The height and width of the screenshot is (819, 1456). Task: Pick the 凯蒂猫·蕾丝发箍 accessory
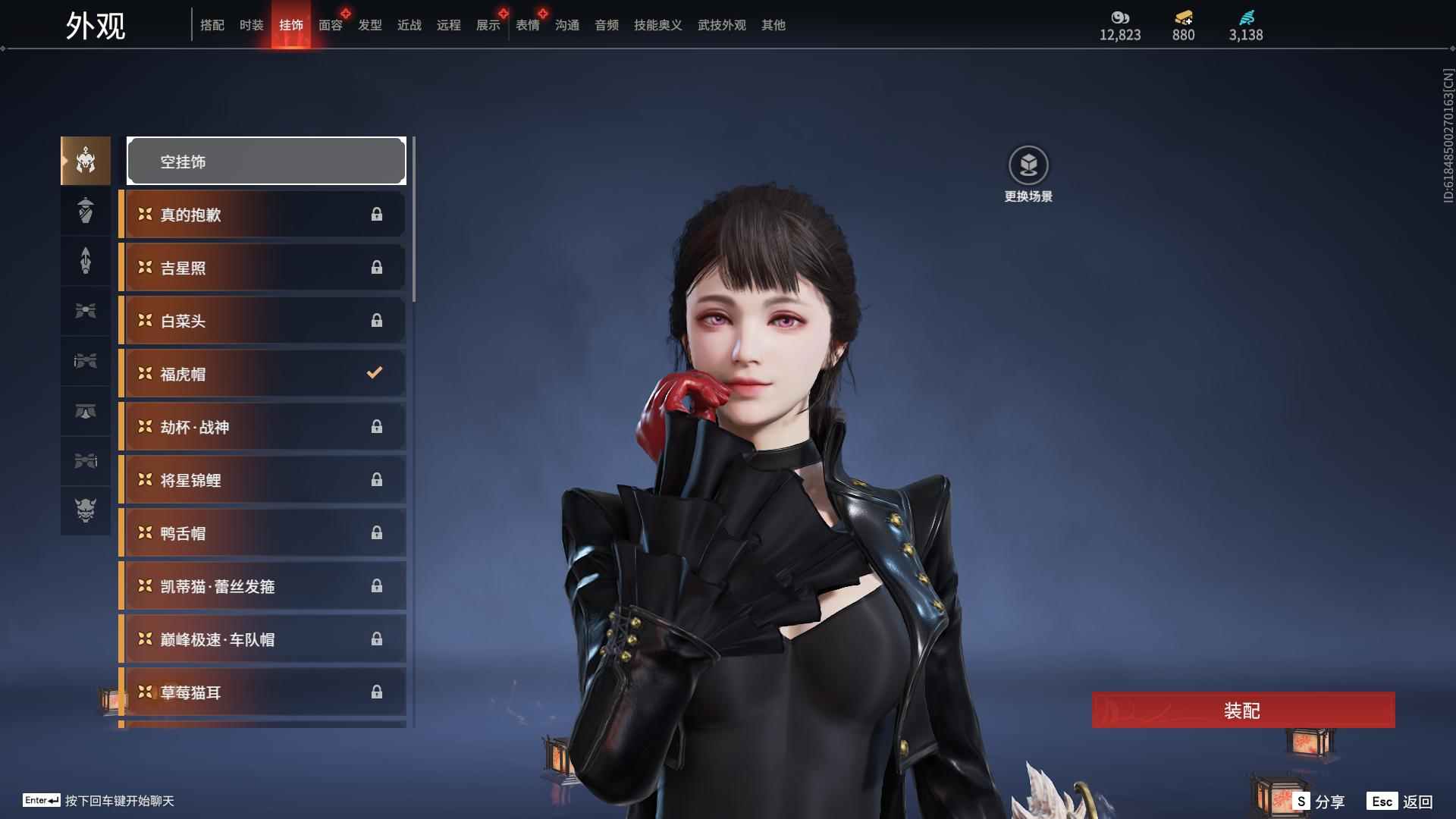(x=262, y=586)
